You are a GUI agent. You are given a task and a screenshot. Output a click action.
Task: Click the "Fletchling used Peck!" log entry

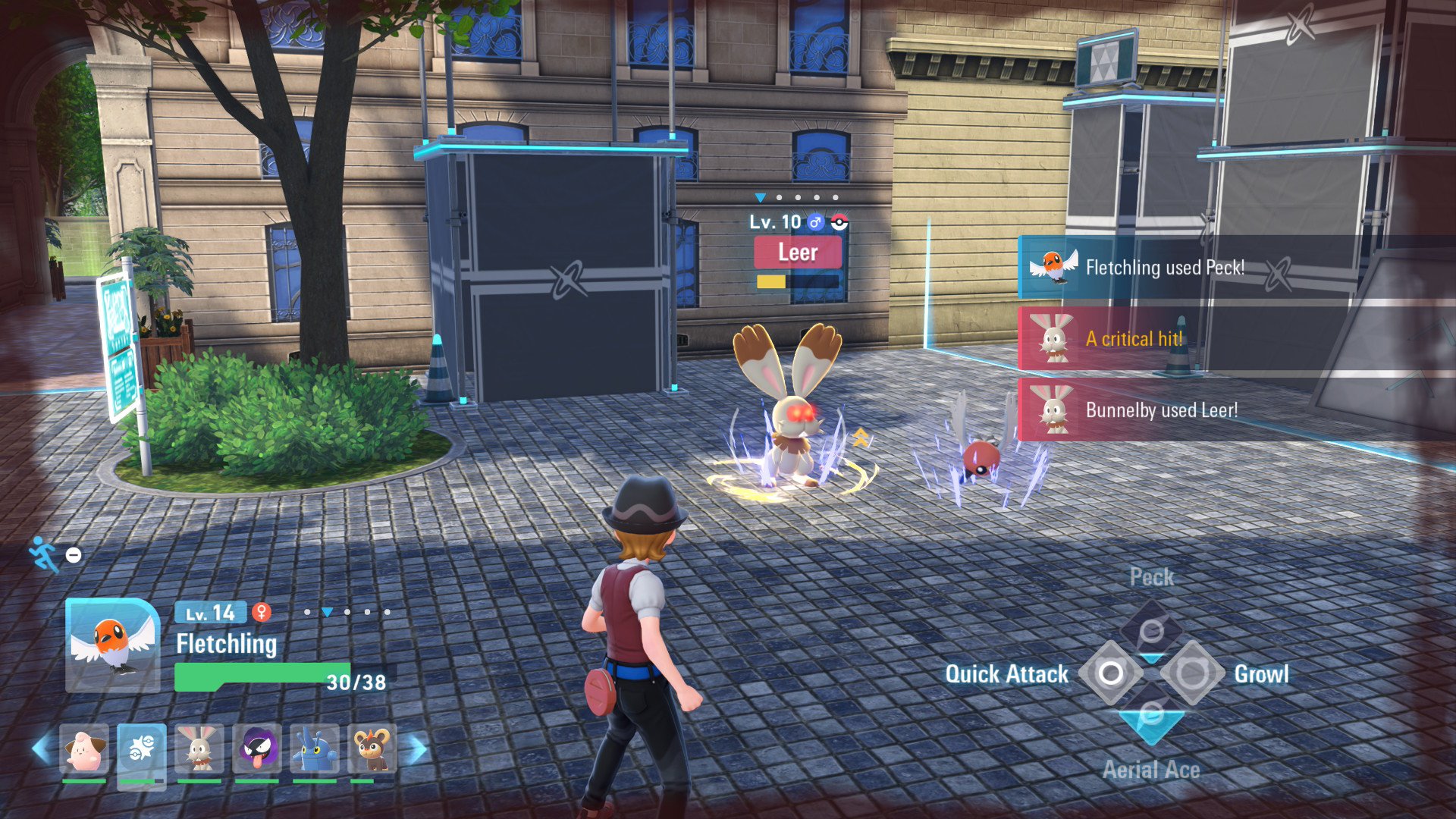tap(1164, 268)
